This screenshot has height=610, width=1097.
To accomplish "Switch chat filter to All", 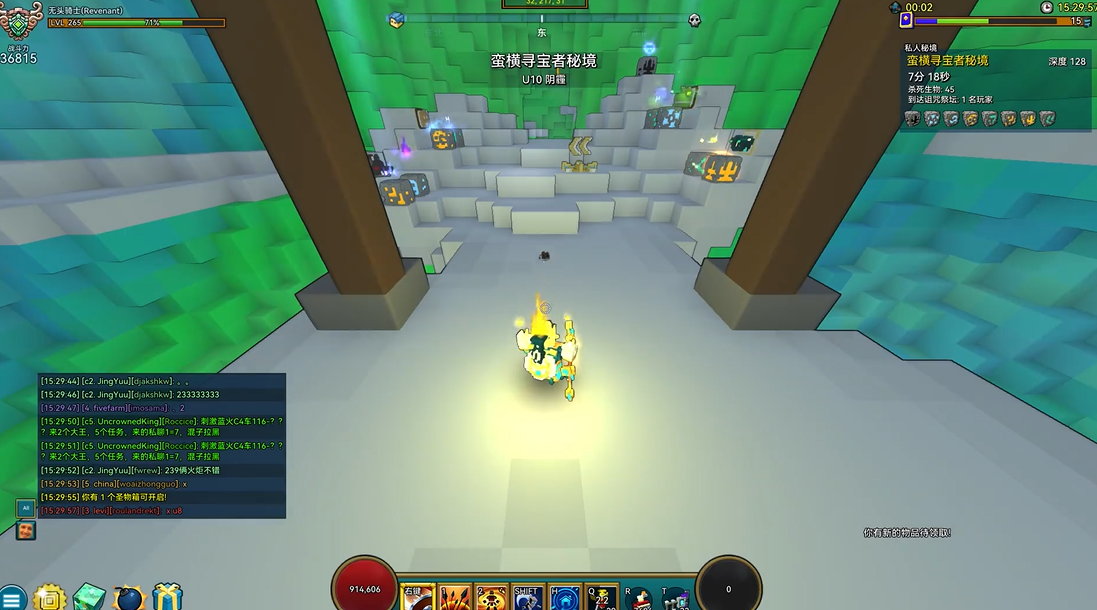I will (26, 508).
